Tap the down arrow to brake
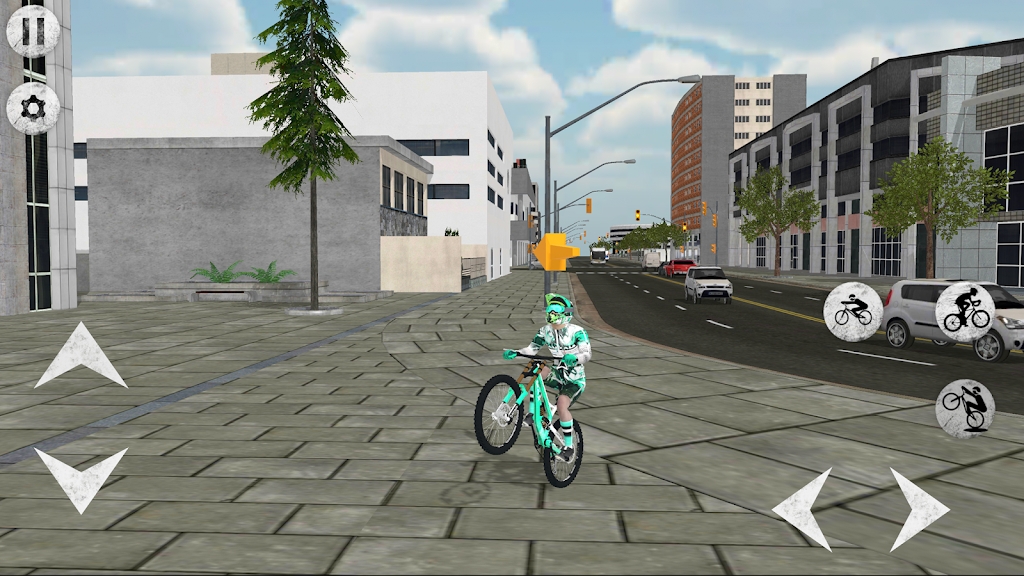1024x576 pixels. click(80, 478)
